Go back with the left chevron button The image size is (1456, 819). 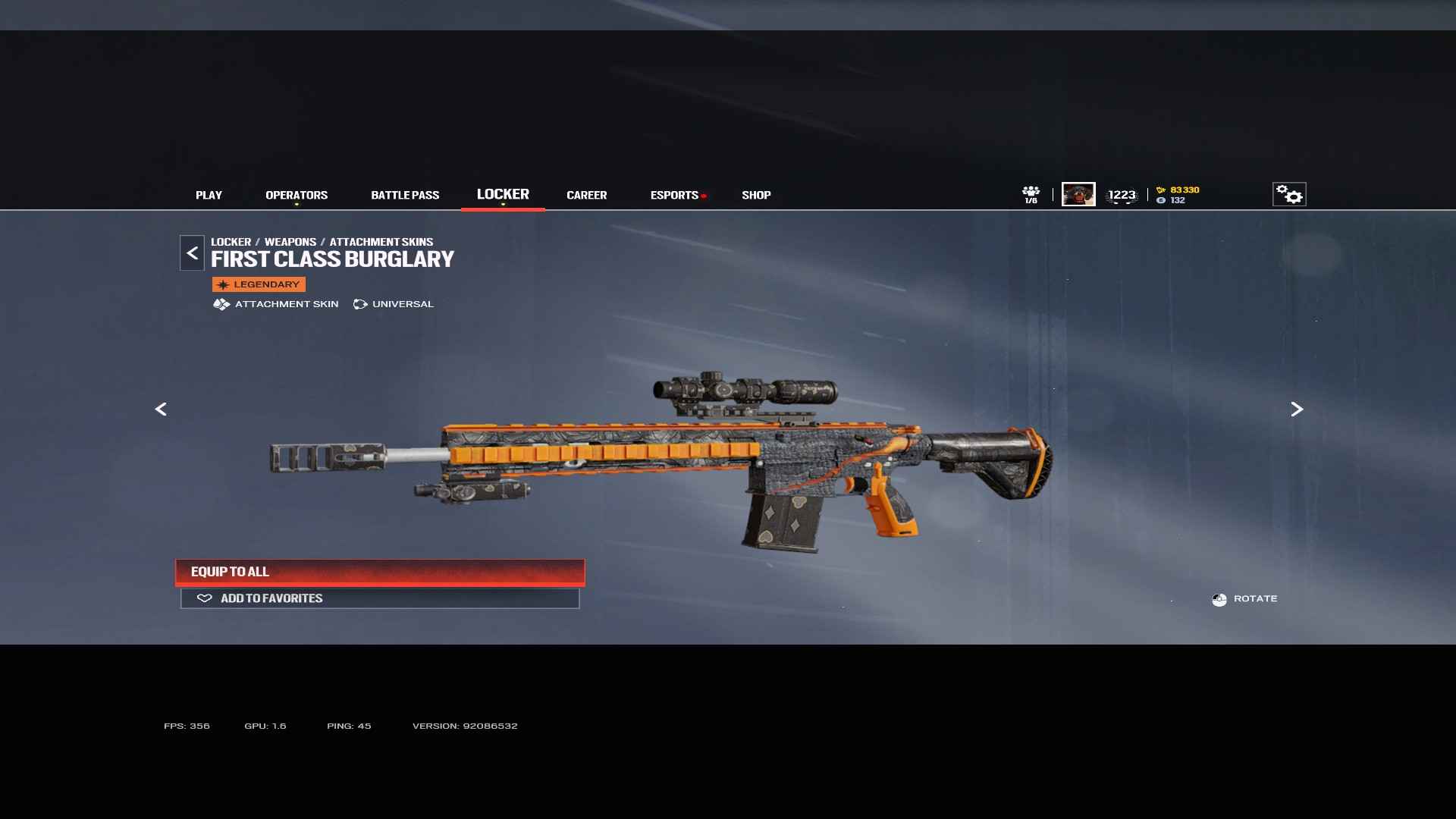click(192, 253)
